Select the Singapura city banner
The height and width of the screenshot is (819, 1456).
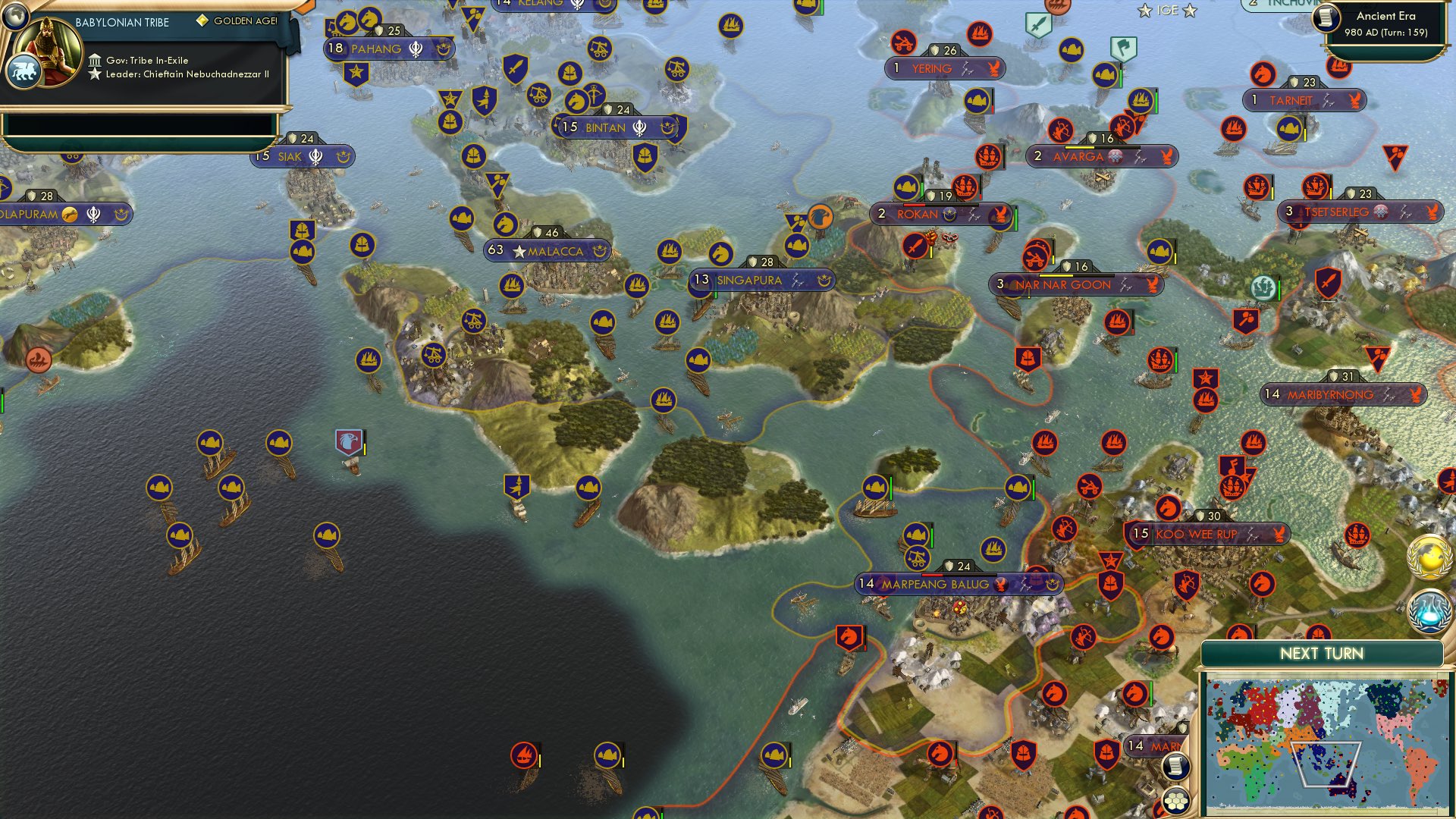[x=749, y=280]
